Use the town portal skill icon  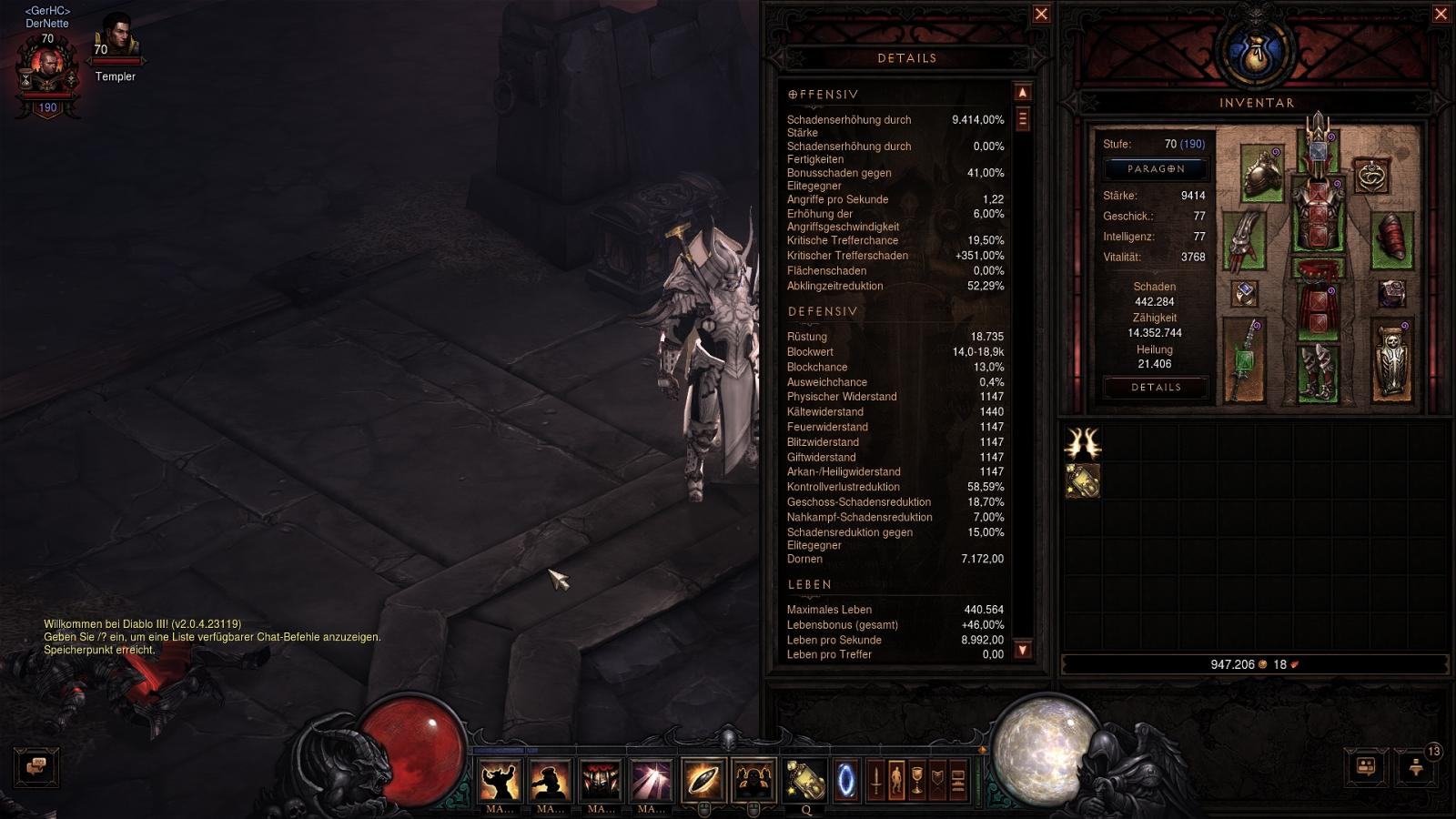click(846, 781)
